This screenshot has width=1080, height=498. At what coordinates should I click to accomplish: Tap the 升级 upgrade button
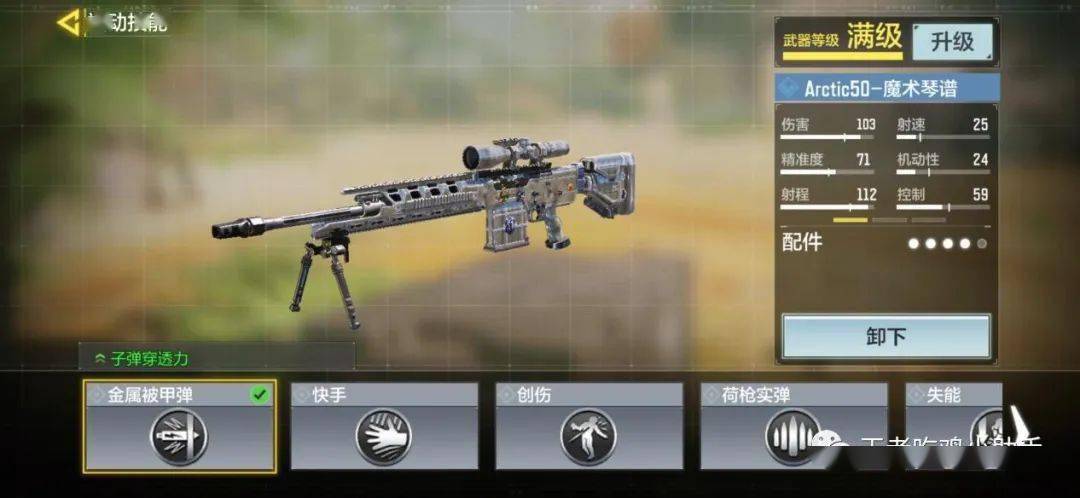[951, 41]
